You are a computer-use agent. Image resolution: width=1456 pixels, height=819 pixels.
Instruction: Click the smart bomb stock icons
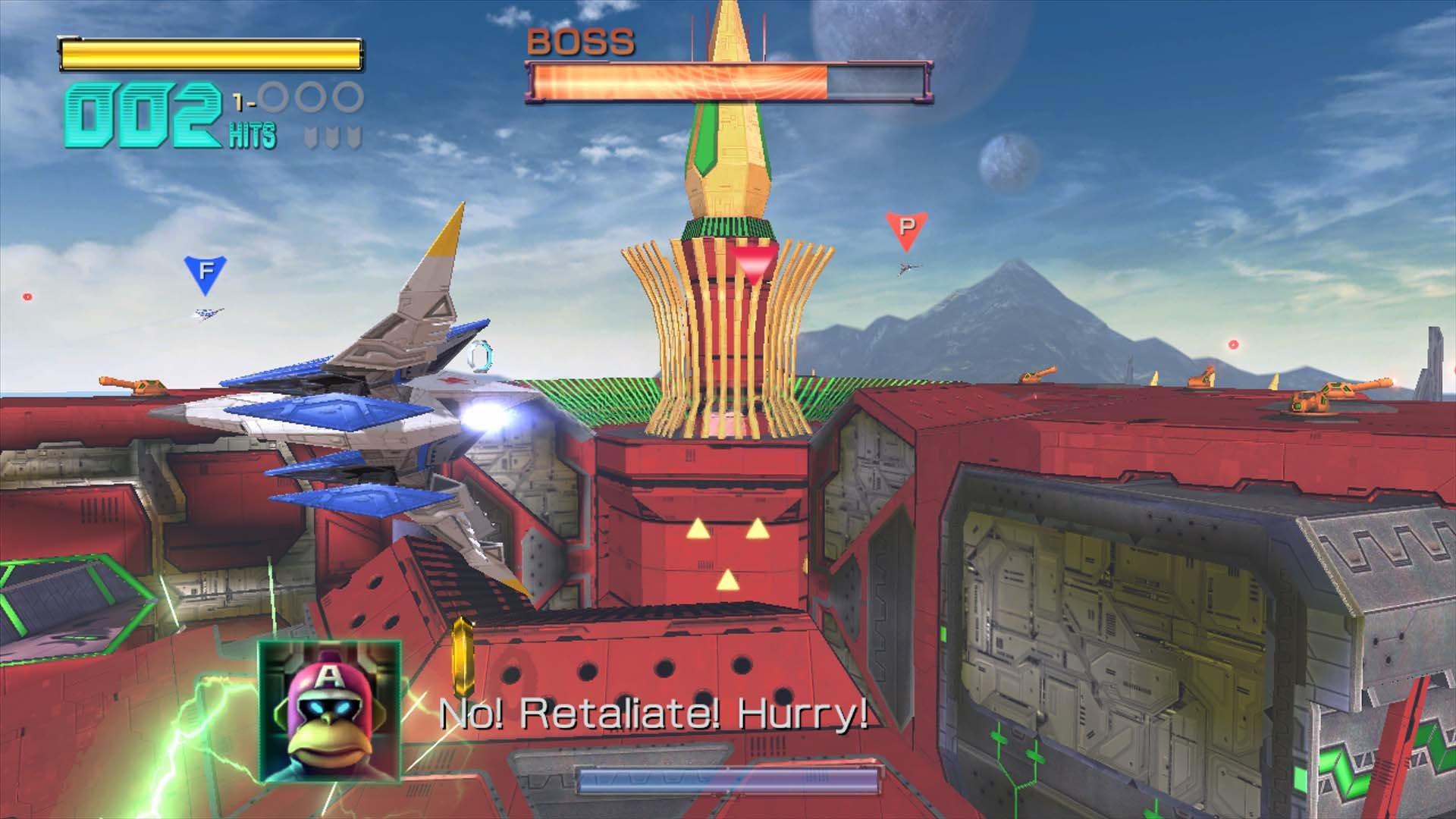coord(333,137)
